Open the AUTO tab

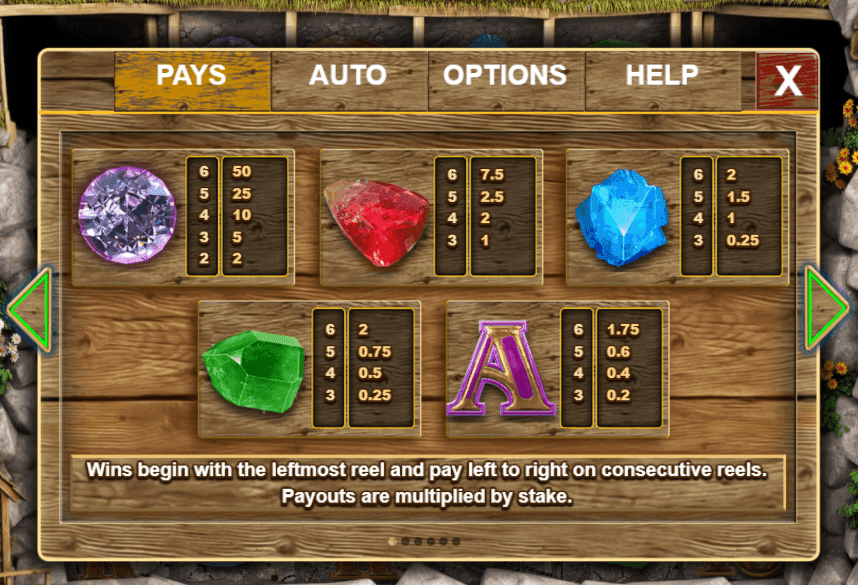click(348, 77)
